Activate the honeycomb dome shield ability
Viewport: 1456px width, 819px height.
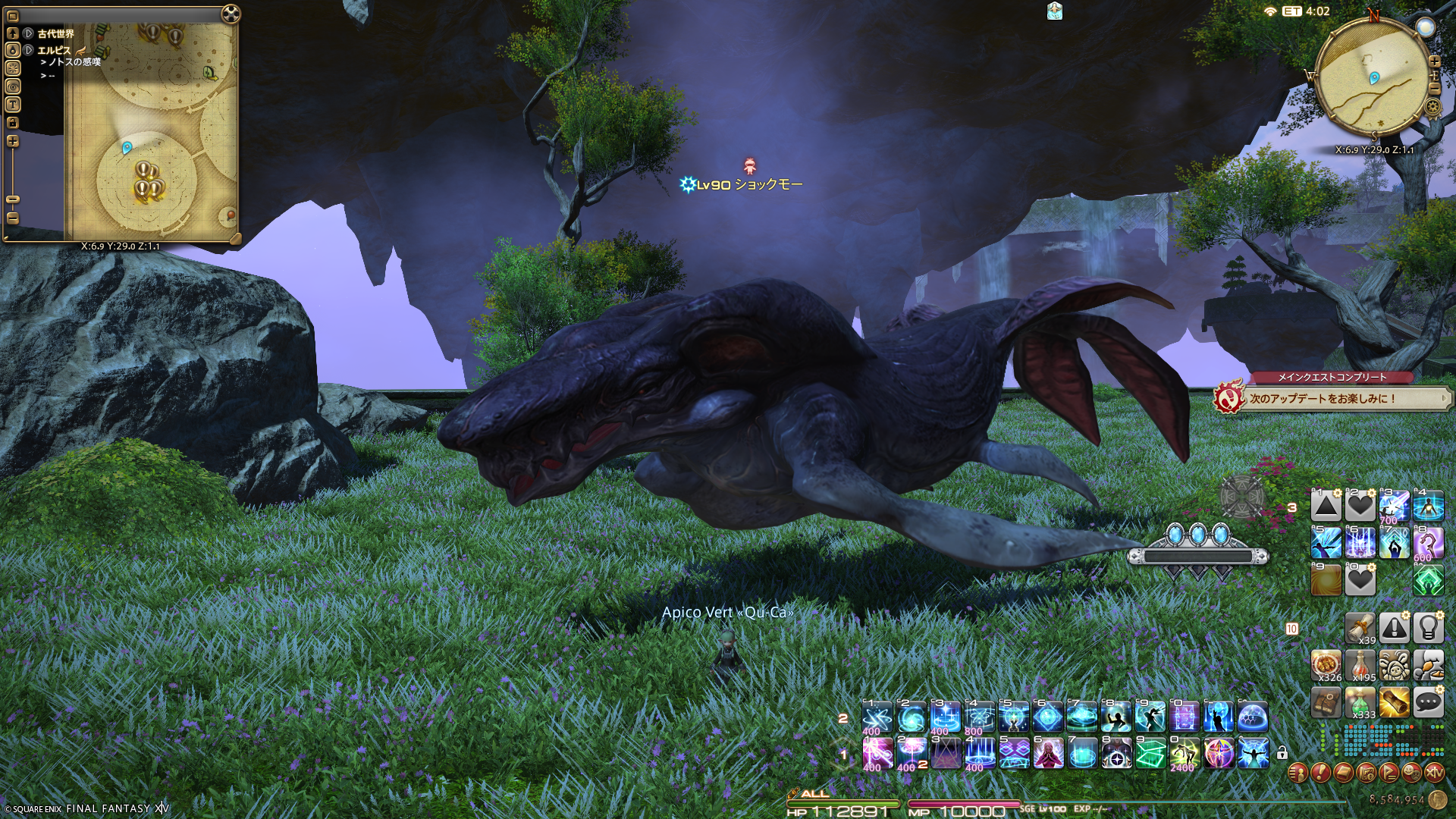[x=1253, y=717]
